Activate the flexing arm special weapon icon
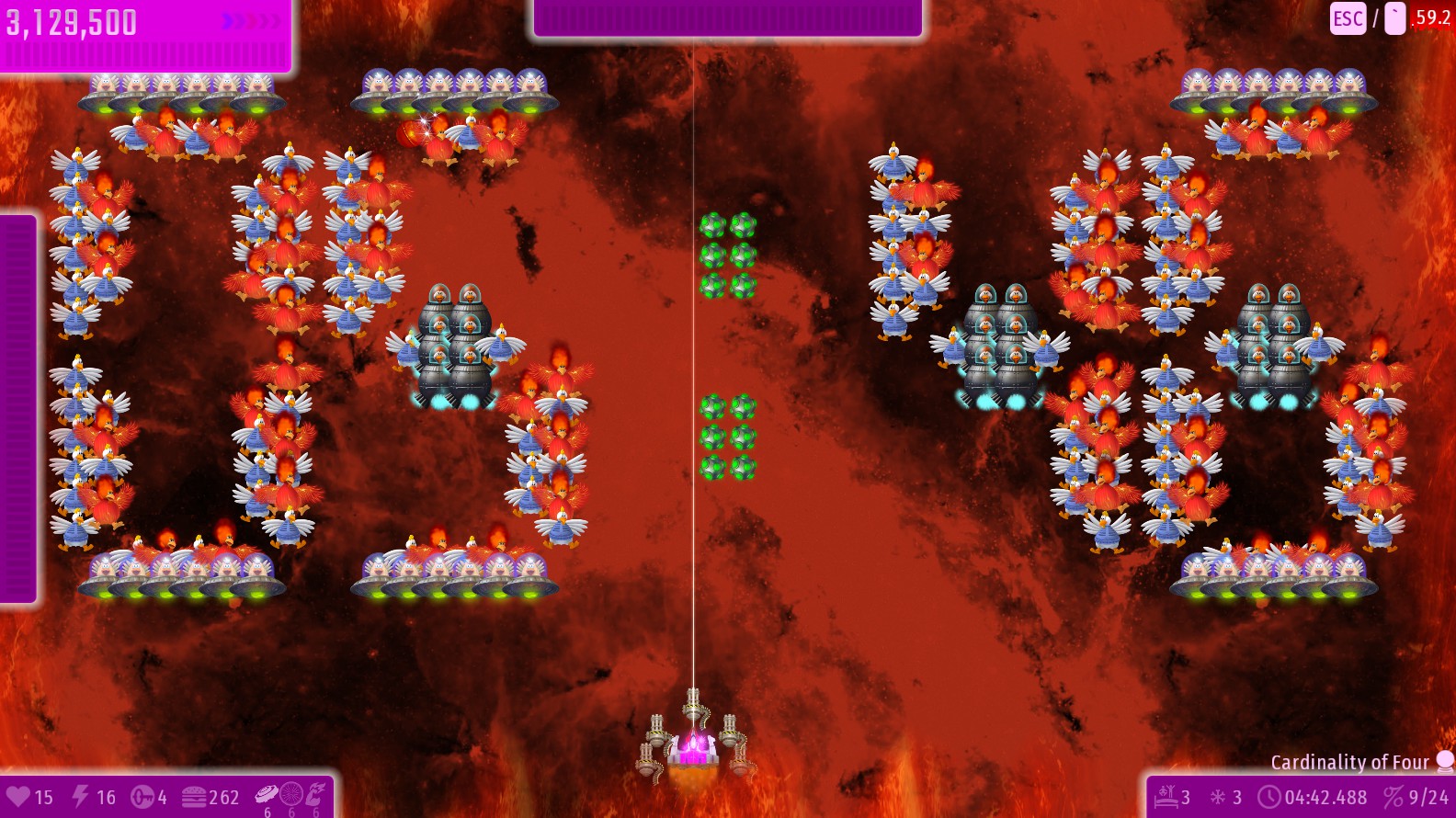 coord(315,793)
